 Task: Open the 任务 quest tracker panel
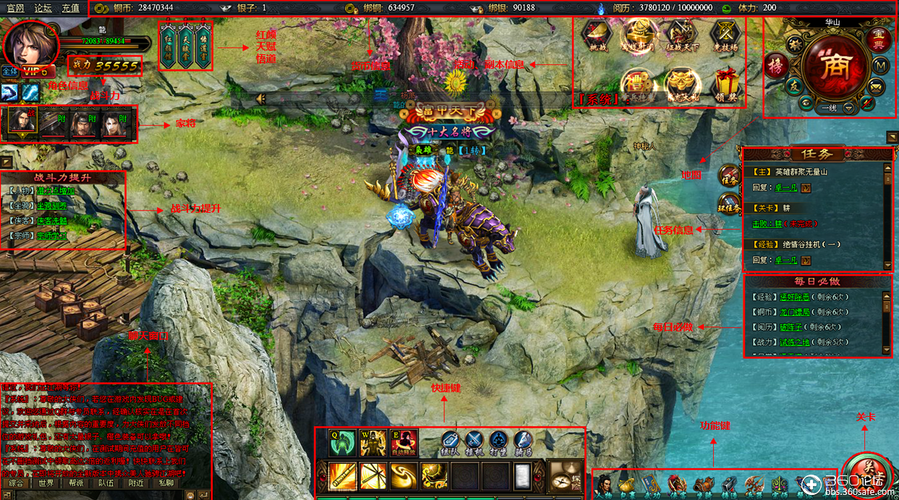[817, 155]
